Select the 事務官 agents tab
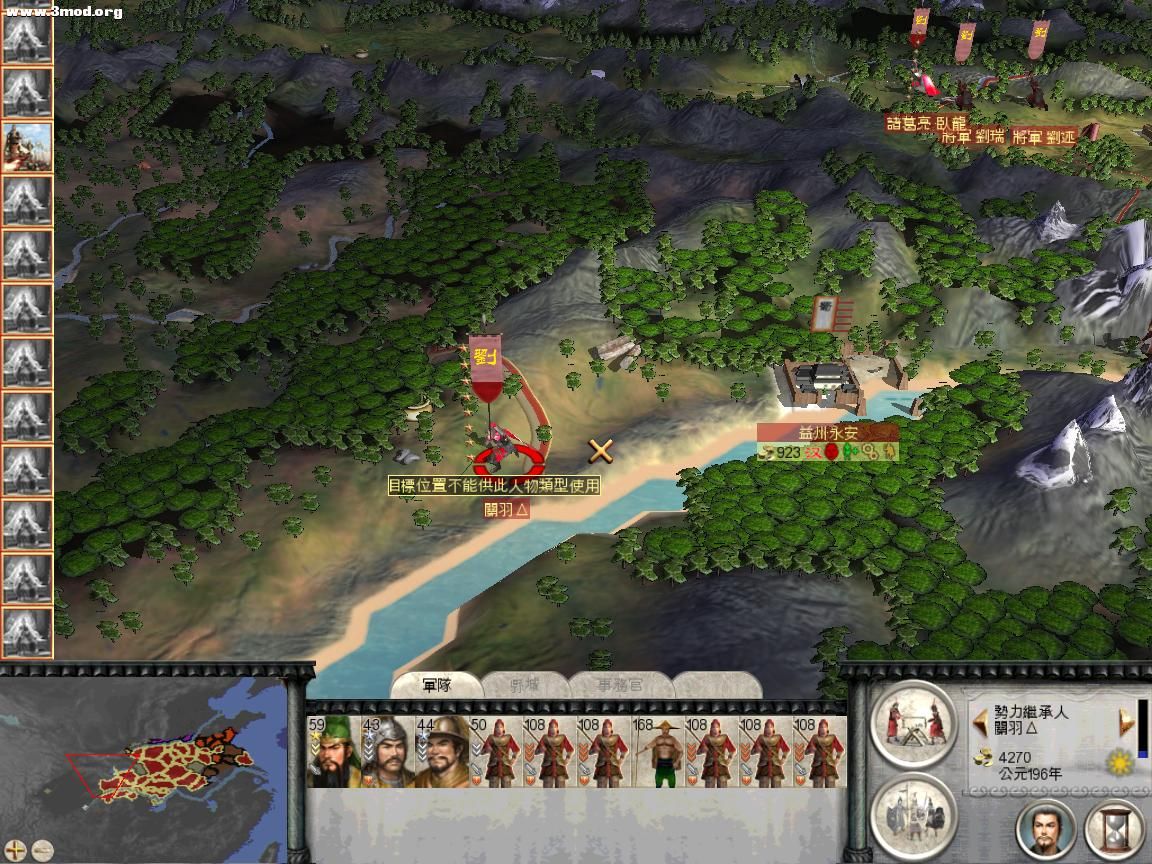Viewport: 1152px width, 864px height. [620, 686]
